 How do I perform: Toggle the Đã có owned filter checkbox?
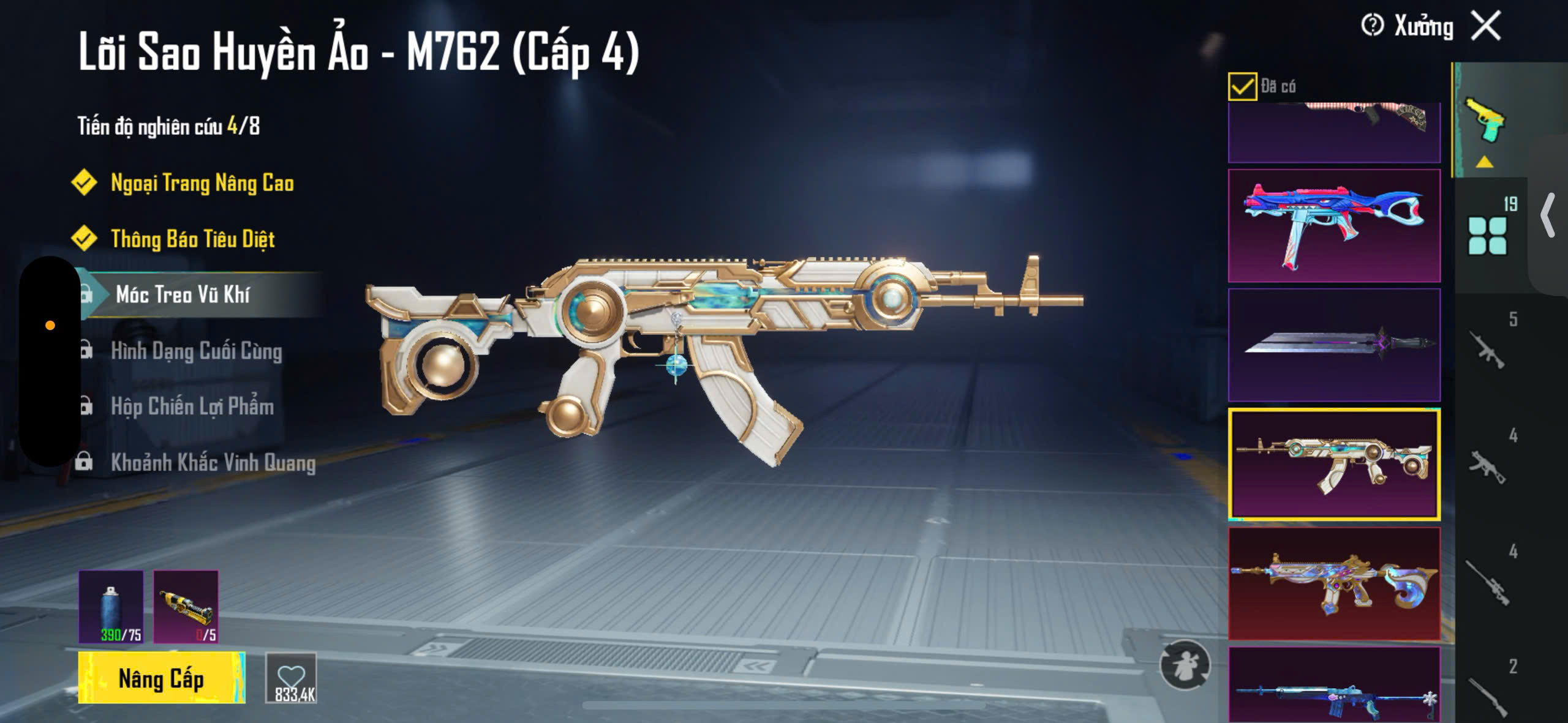click(x=1242, y=86)
